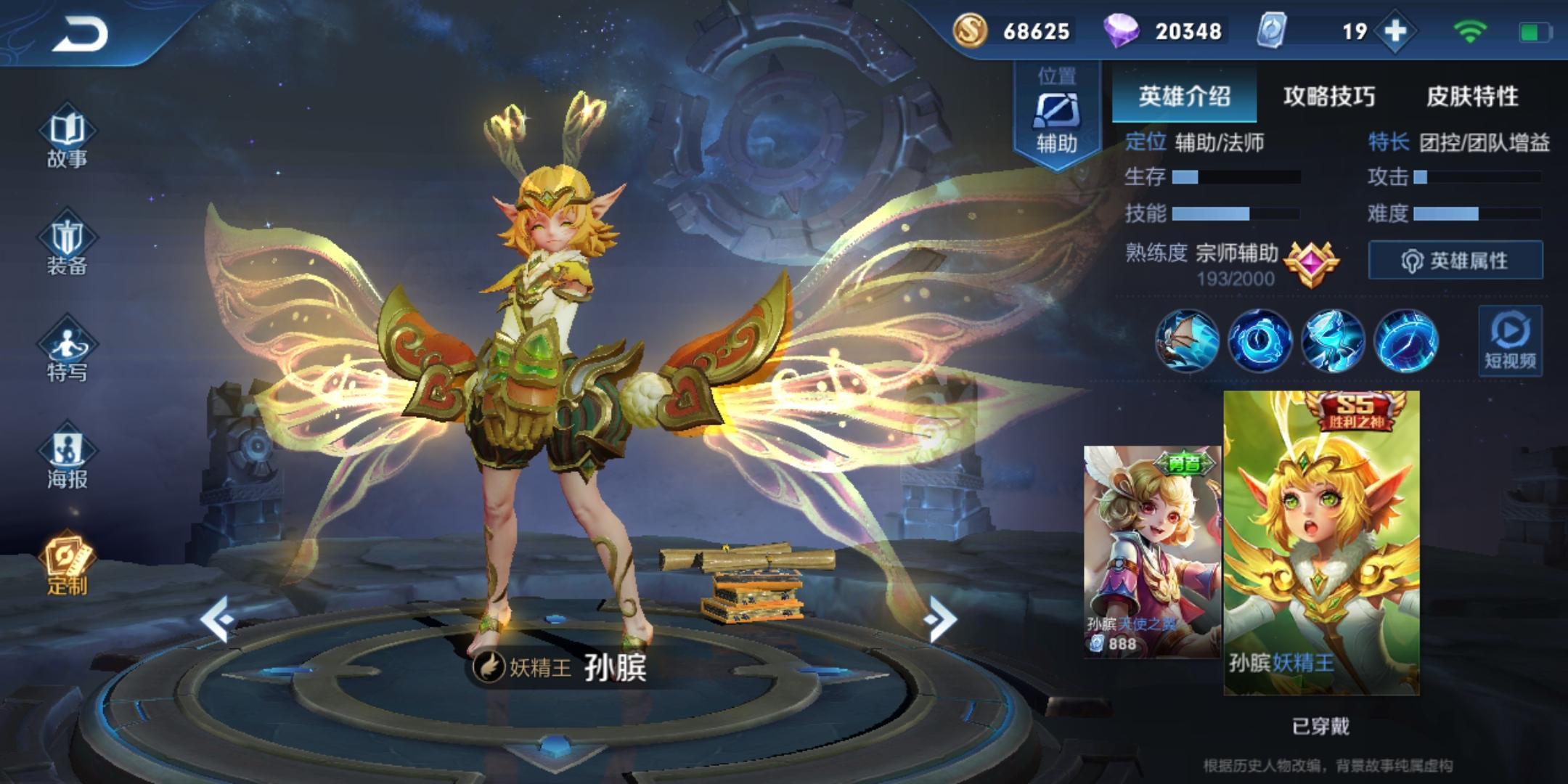The width and height of the screenshot is (1568, 784).
Task: Open the 故事 story section
Action: click(x=67, y=139)
